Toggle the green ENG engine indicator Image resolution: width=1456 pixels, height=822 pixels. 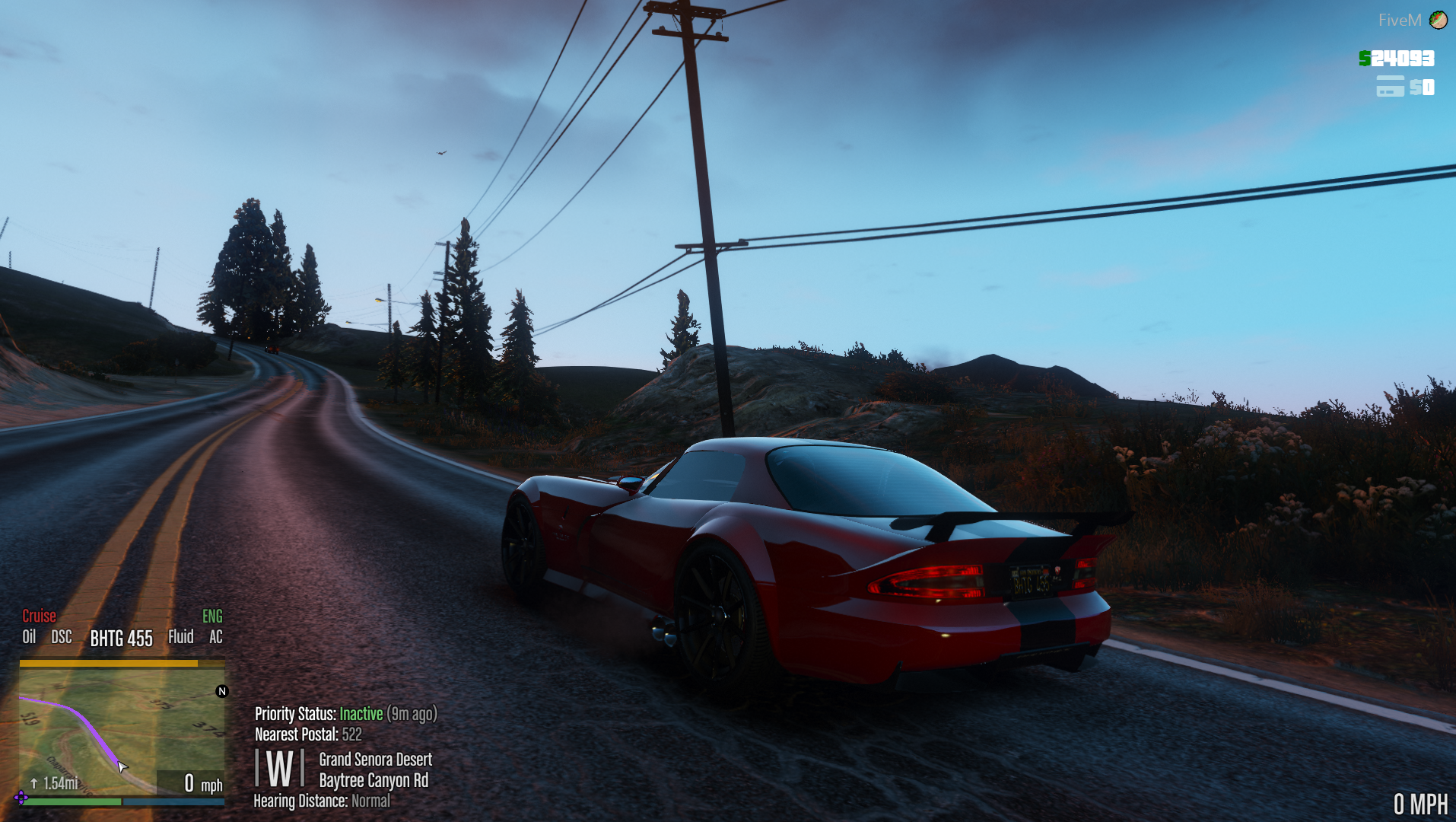[212, 616]
